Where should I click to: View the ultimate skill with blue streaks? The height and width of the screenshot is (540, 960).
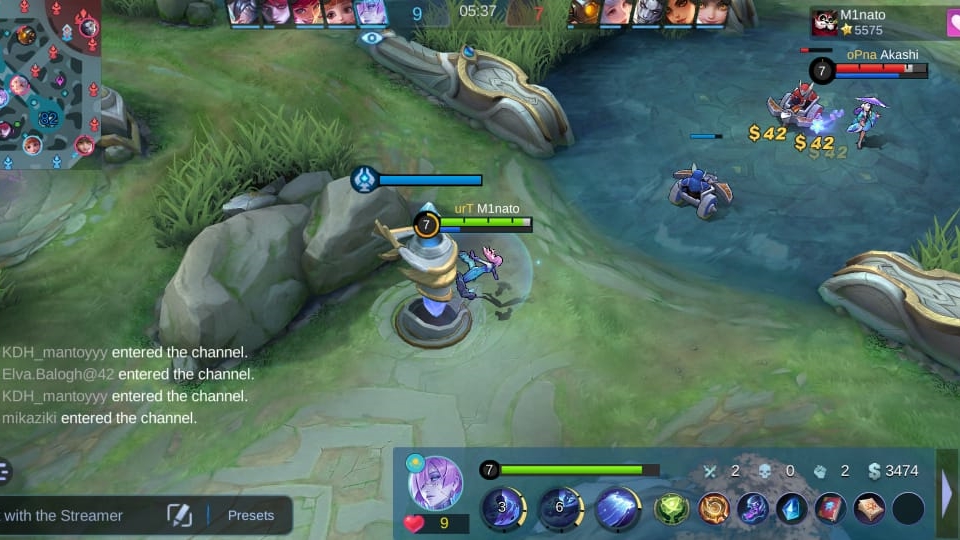(x=618, y=508)
